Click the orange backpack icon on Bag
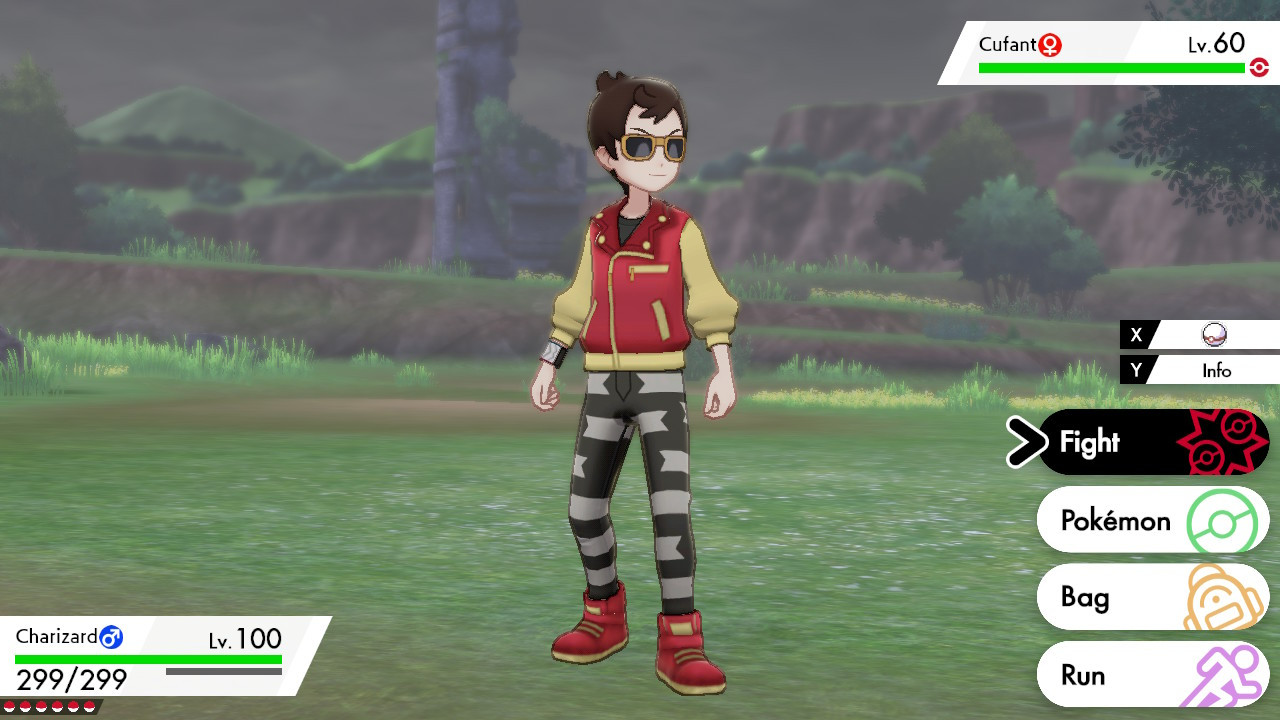Image resolution: width=1280 pixels, height=720 pixels. coord(1216,596)
